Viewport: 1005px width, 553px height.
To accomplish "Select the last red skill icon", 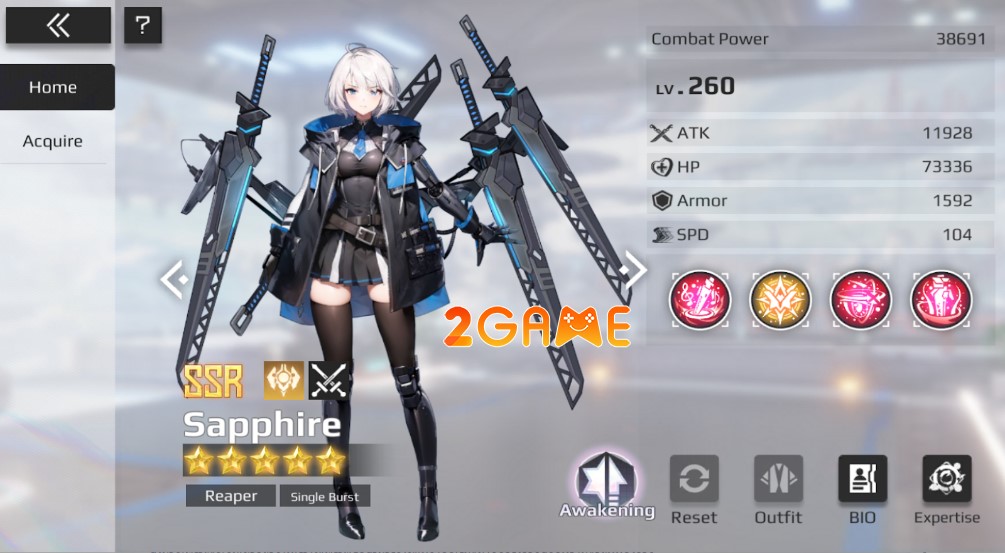I will (x=941, y=300).
